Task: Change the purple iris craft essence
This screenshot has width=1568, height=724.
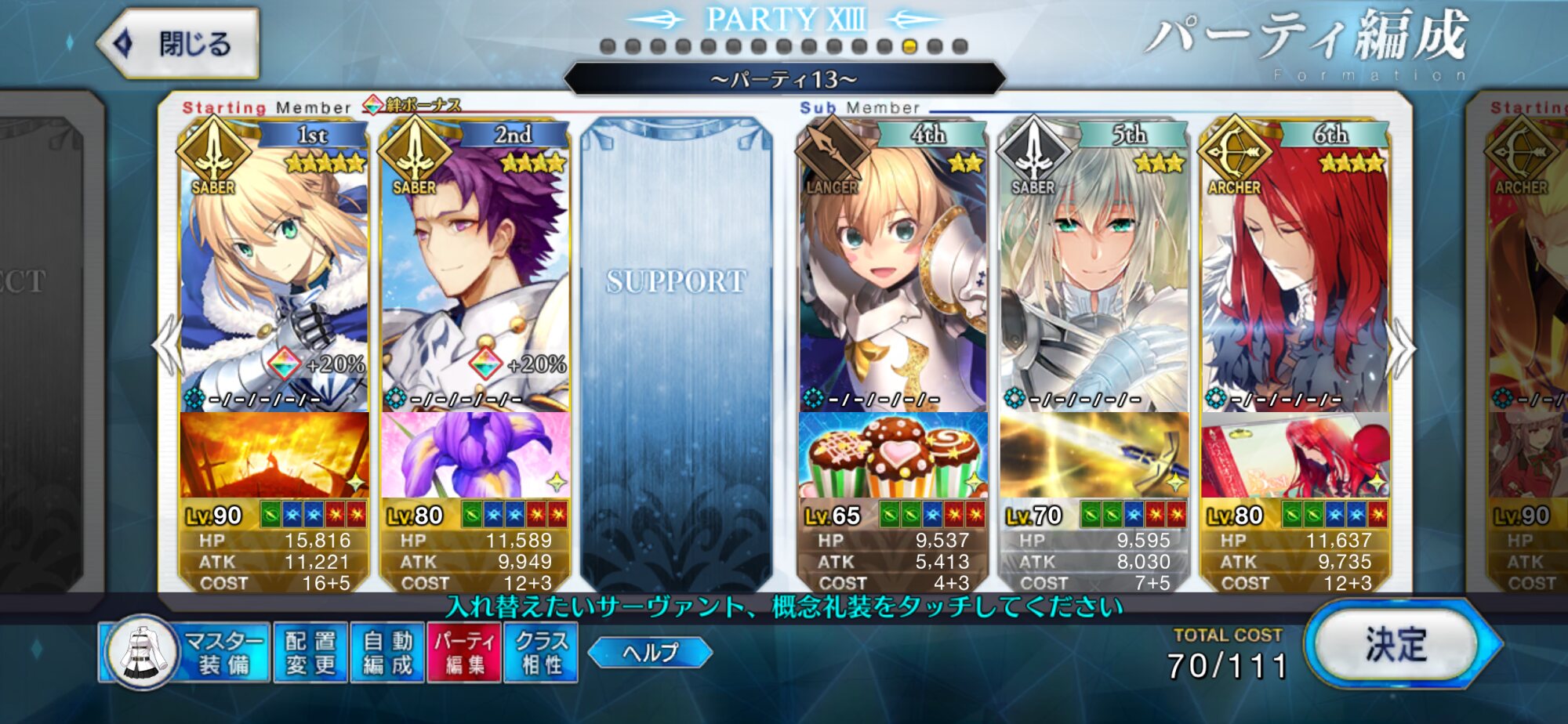Action: 475,454
